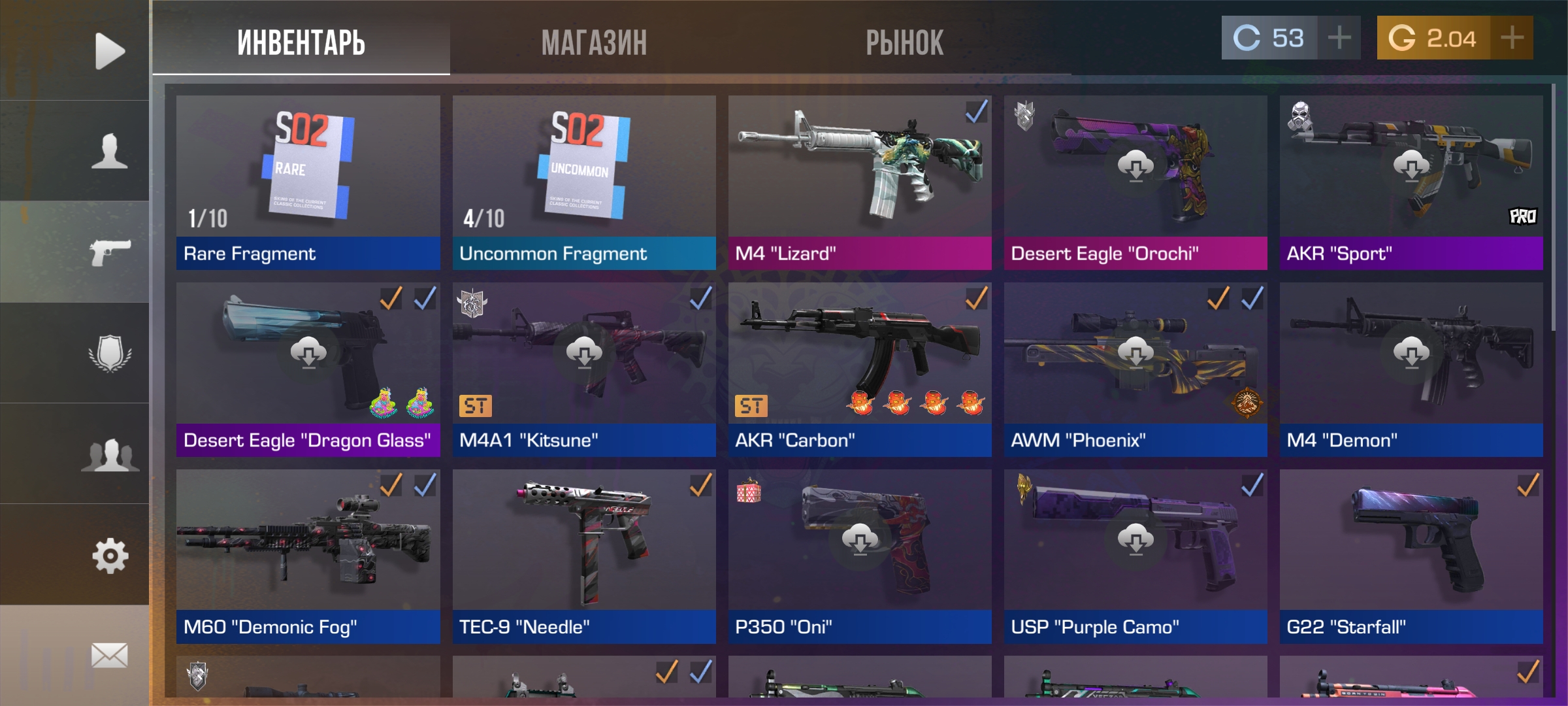The height and width of the screenshot is (706, 1568).
Task: Open the gear settings icon
Action: [x=109, y=556]
